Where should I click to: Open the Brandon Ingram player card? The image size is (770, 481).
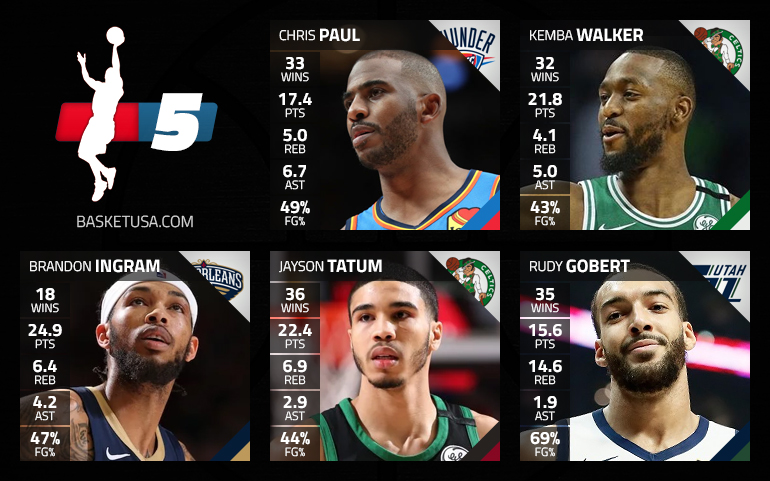[135, 356]
